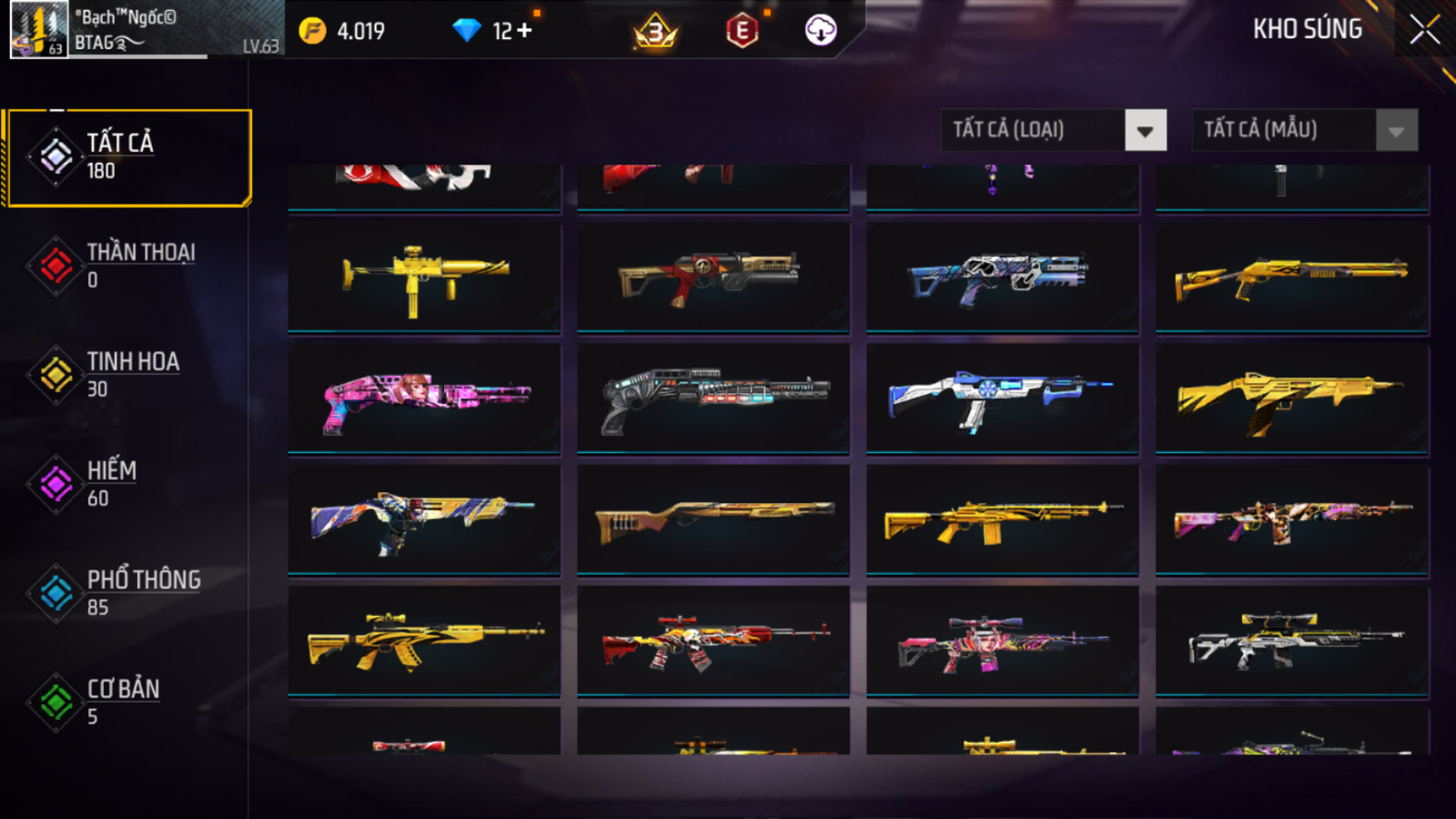Pick the pink anime girl shotgun skin
Image resolution: width=1456 pixels, height=819 pixels.
424,398
